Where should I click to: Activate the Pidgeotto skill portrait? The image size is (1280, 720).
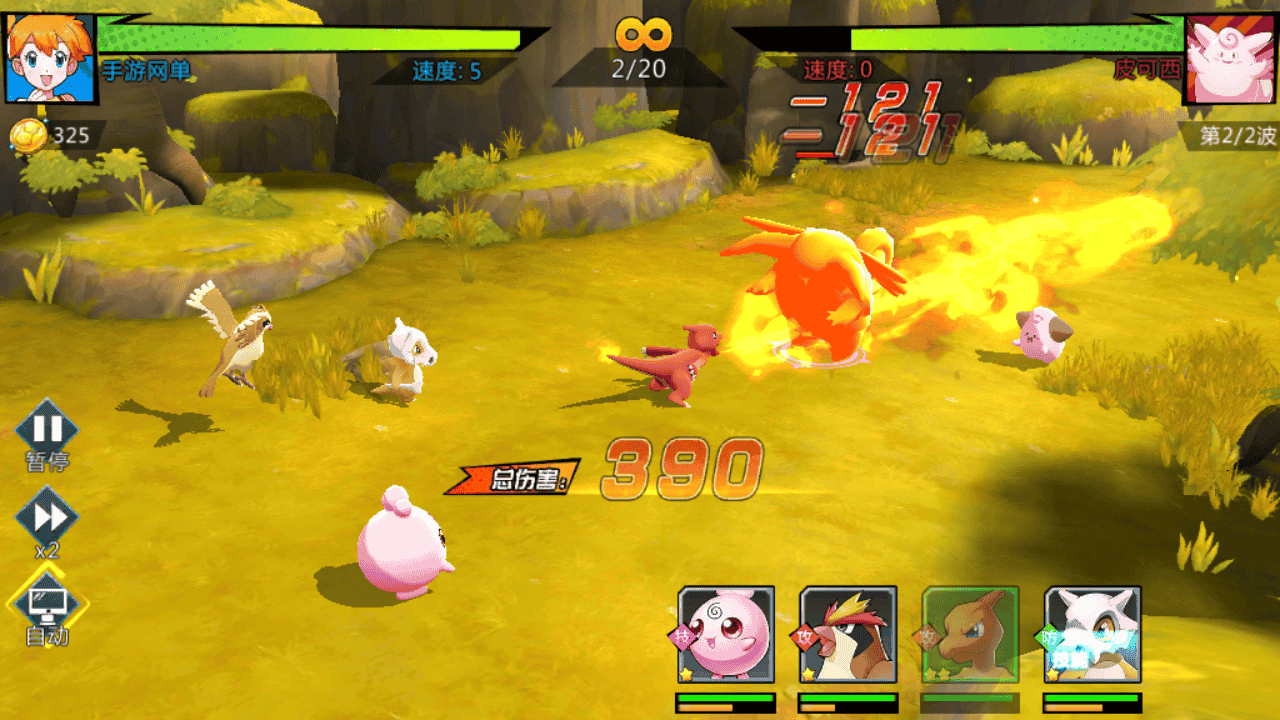click(x=848, y=634)
